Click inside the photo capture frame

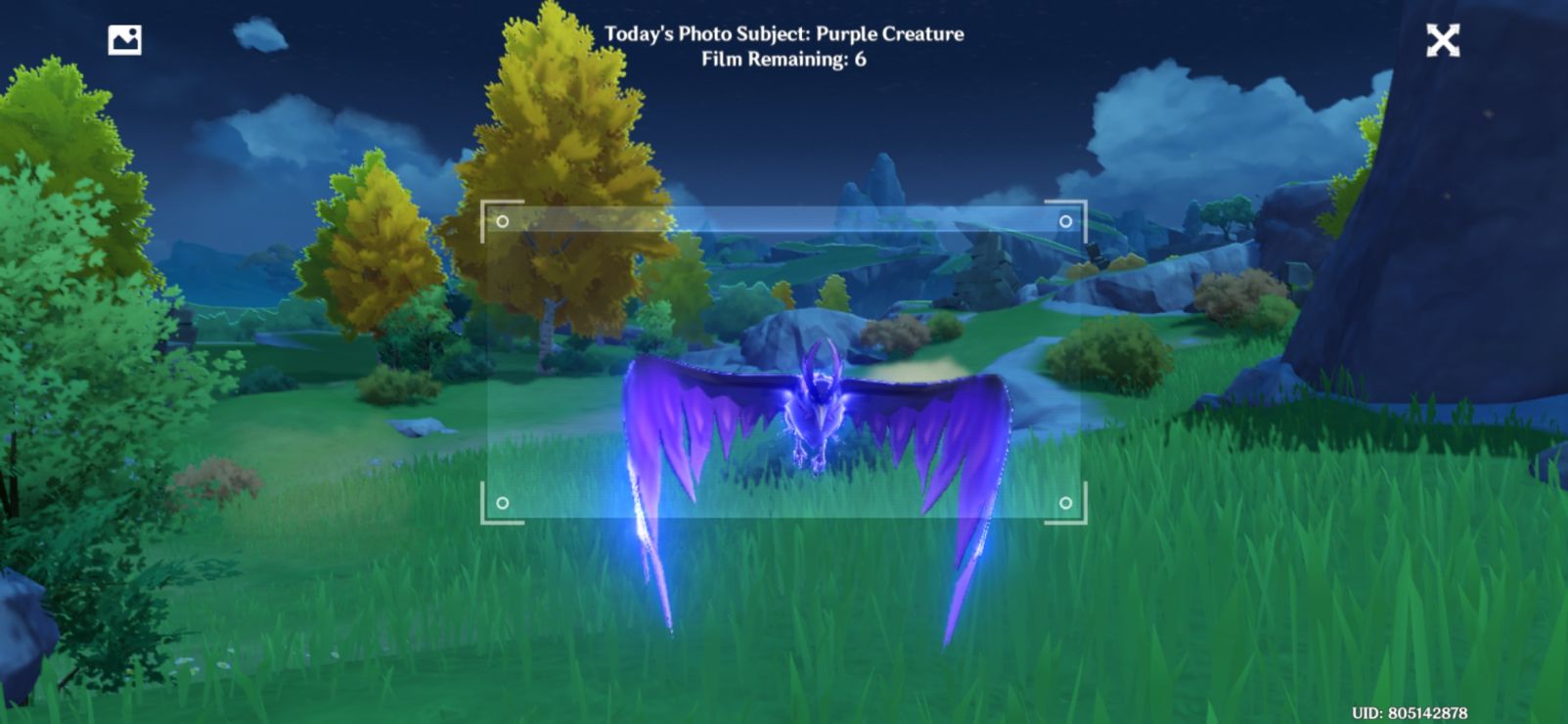pyautogui.click(x=783, y=362)
